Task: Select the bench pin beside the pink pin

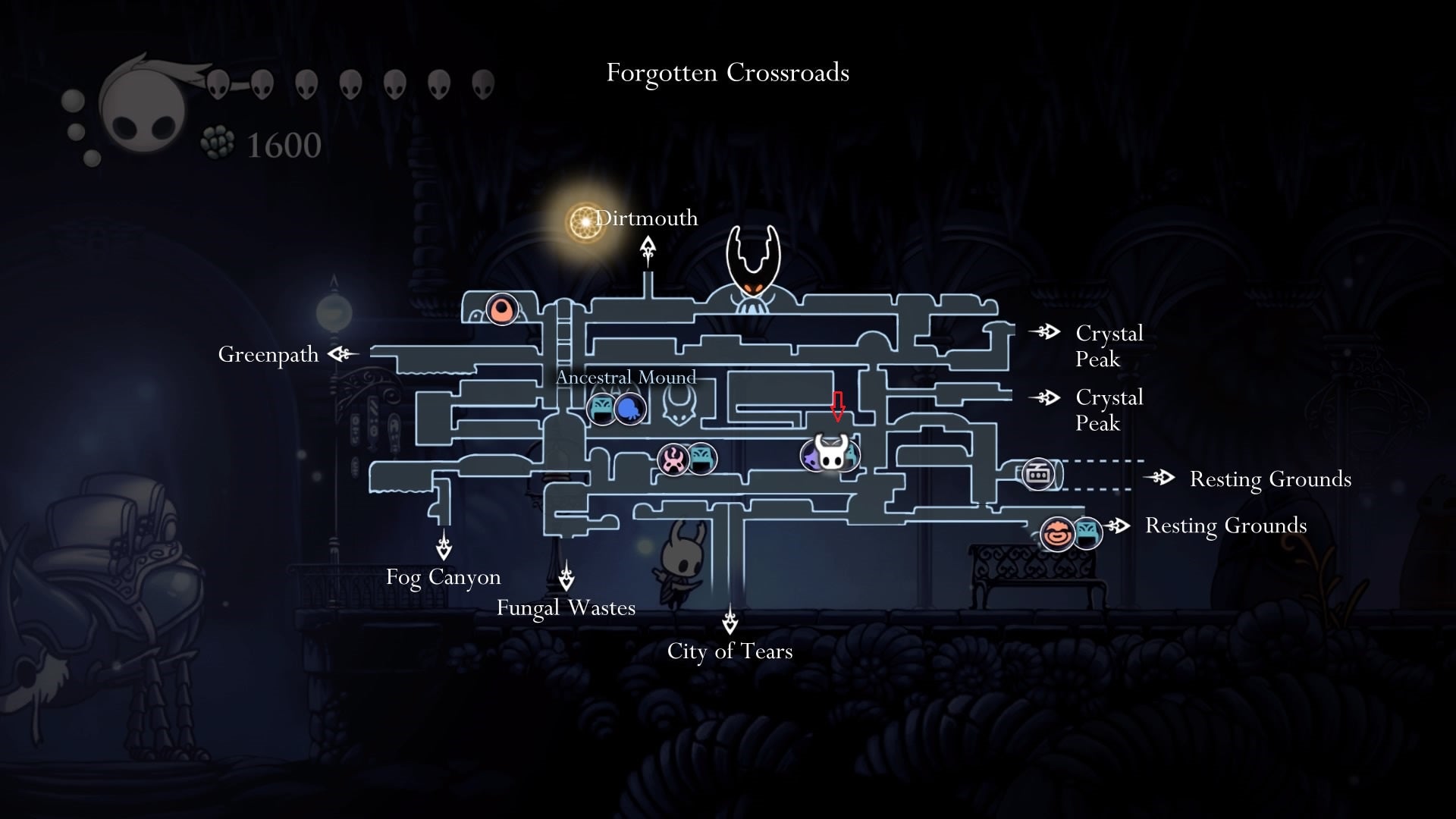Action: tap(701, 459)
